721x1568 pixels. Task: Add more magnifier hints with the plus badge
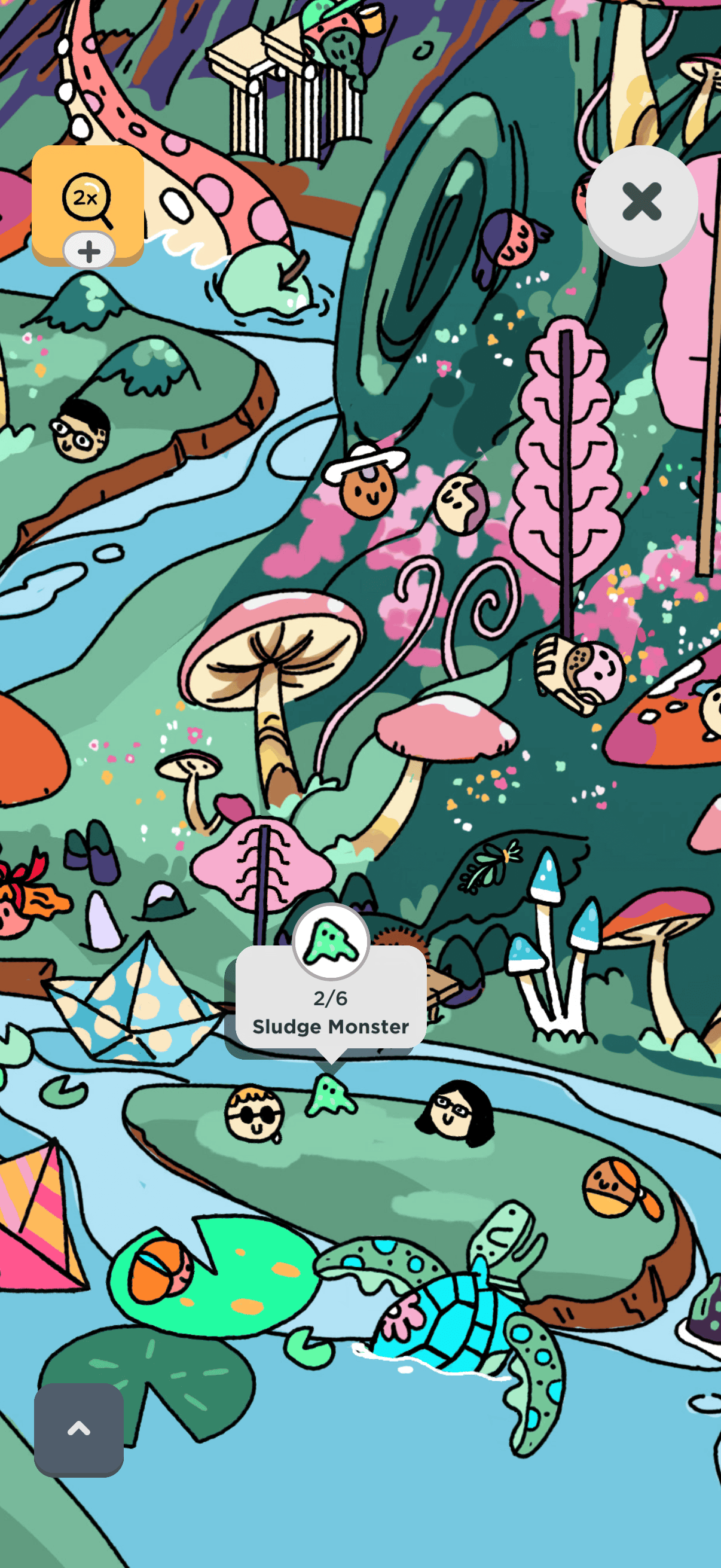tap(89, 251)
